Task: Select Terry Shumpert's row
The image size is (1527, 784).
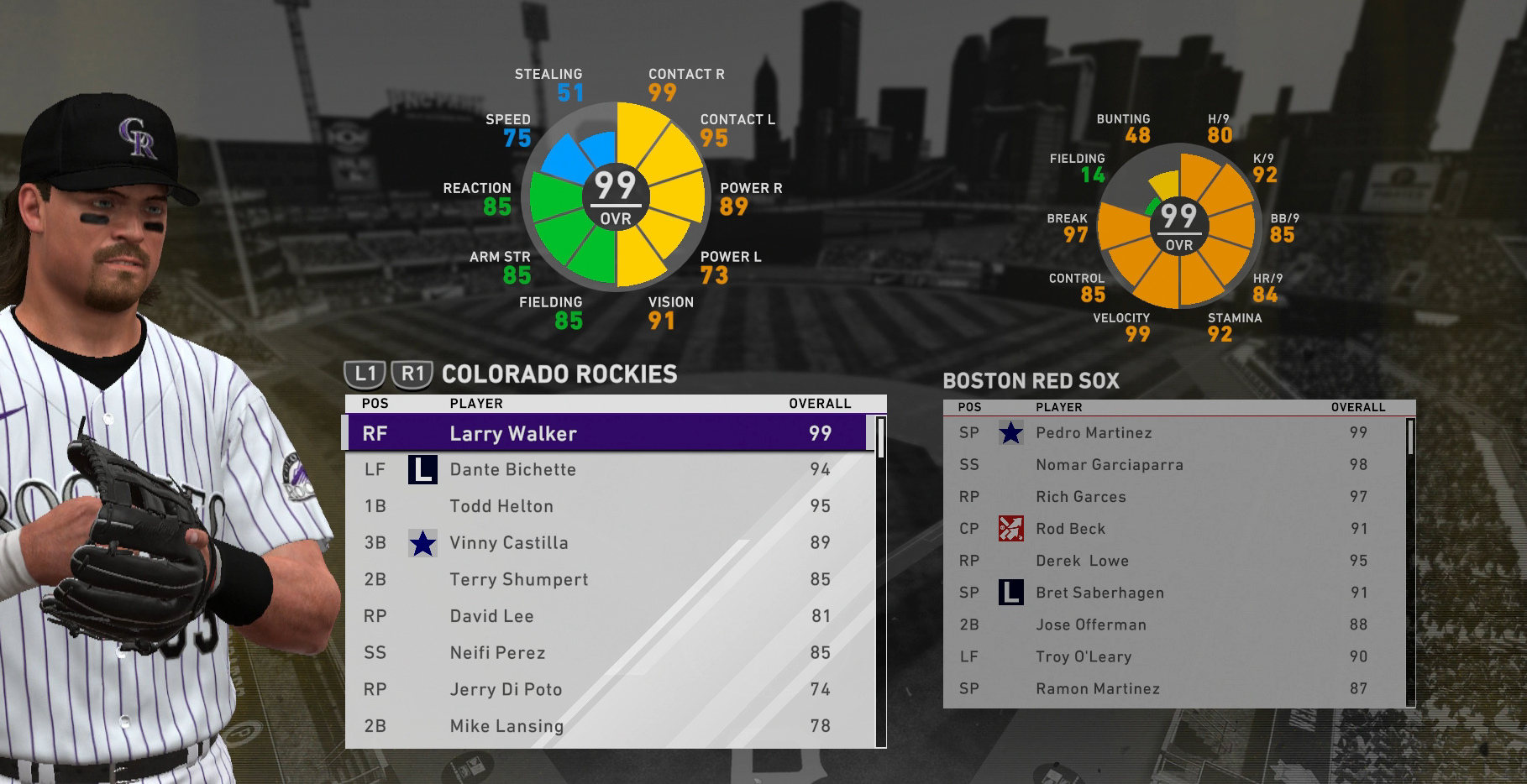Action: click(605, 579)
